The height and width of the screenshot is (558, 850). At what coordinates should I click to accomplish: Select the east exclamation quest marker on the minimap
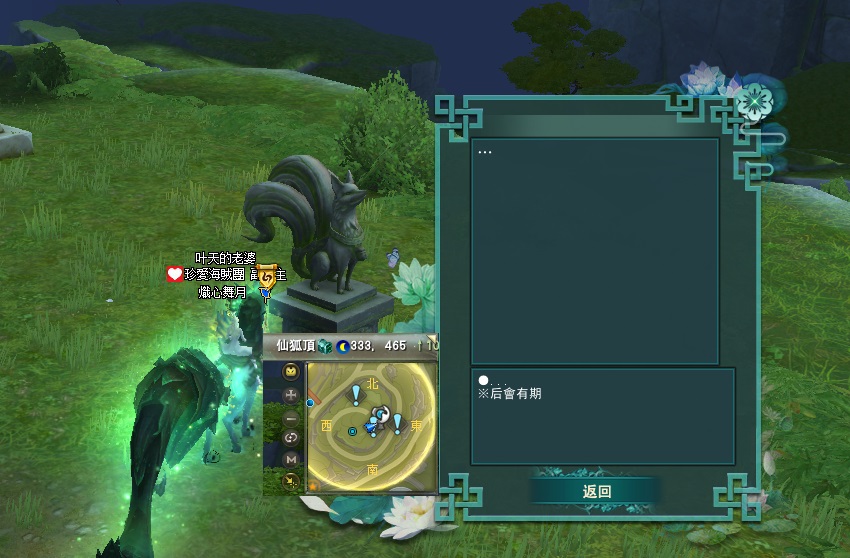pyautogui.click(x=397, y=424)
